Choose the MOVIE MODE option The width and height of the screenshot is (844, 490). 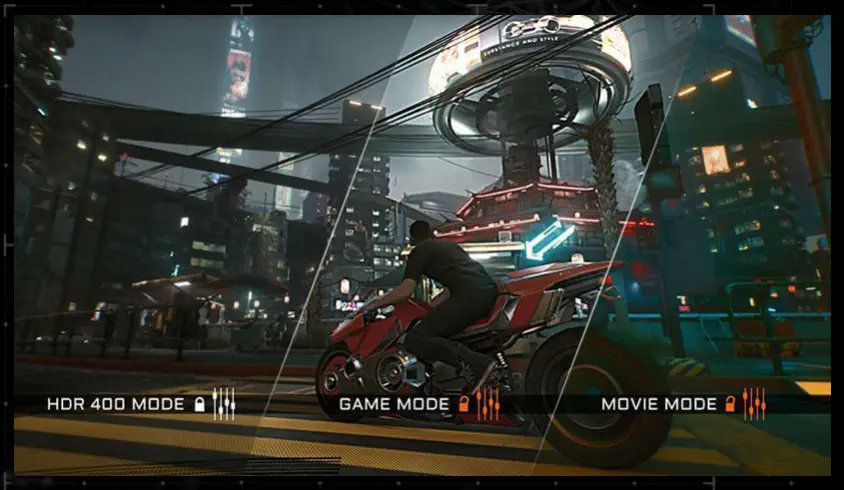tap(659, 404)
